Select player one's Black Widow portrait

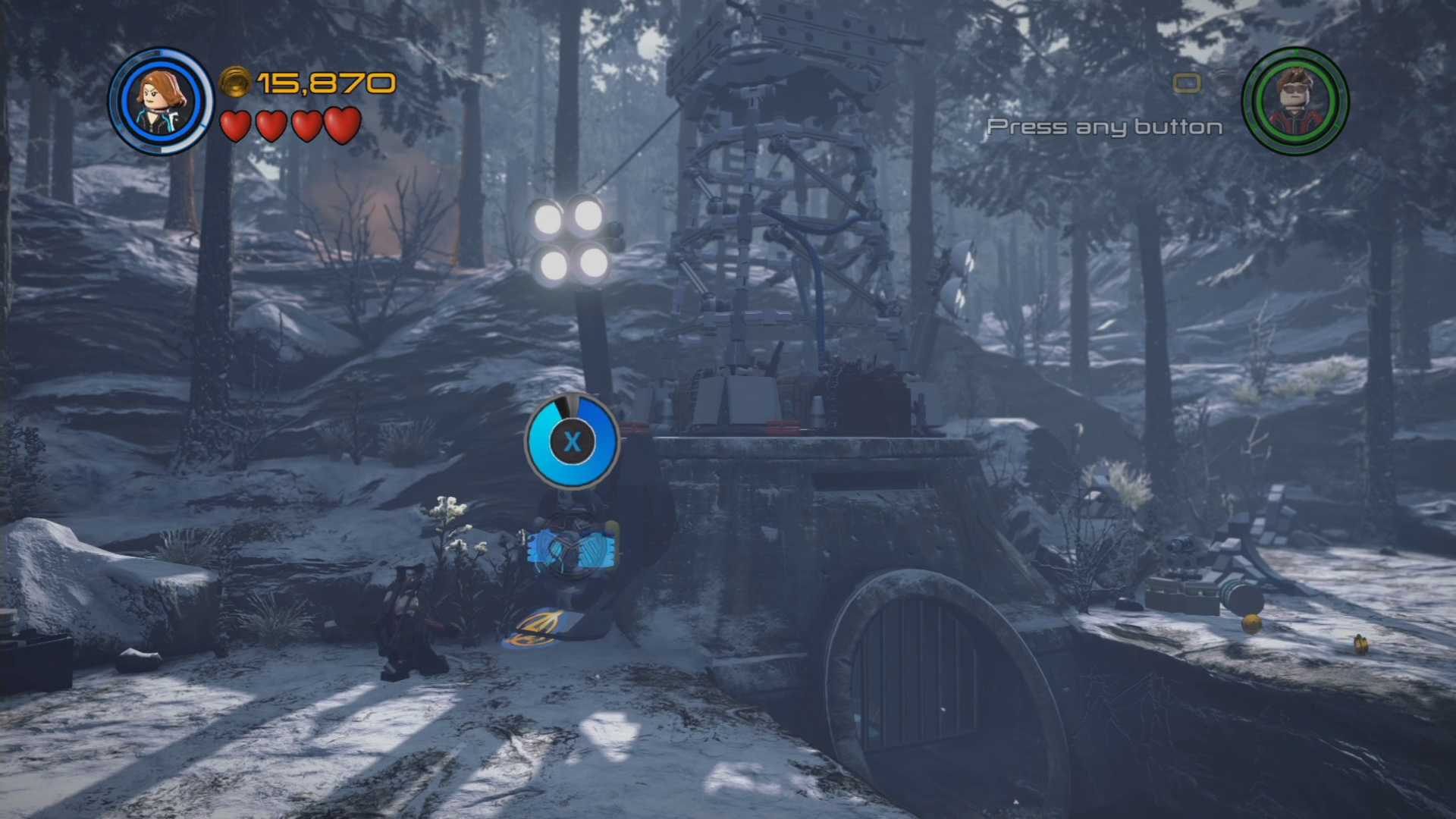coord(161,101)
